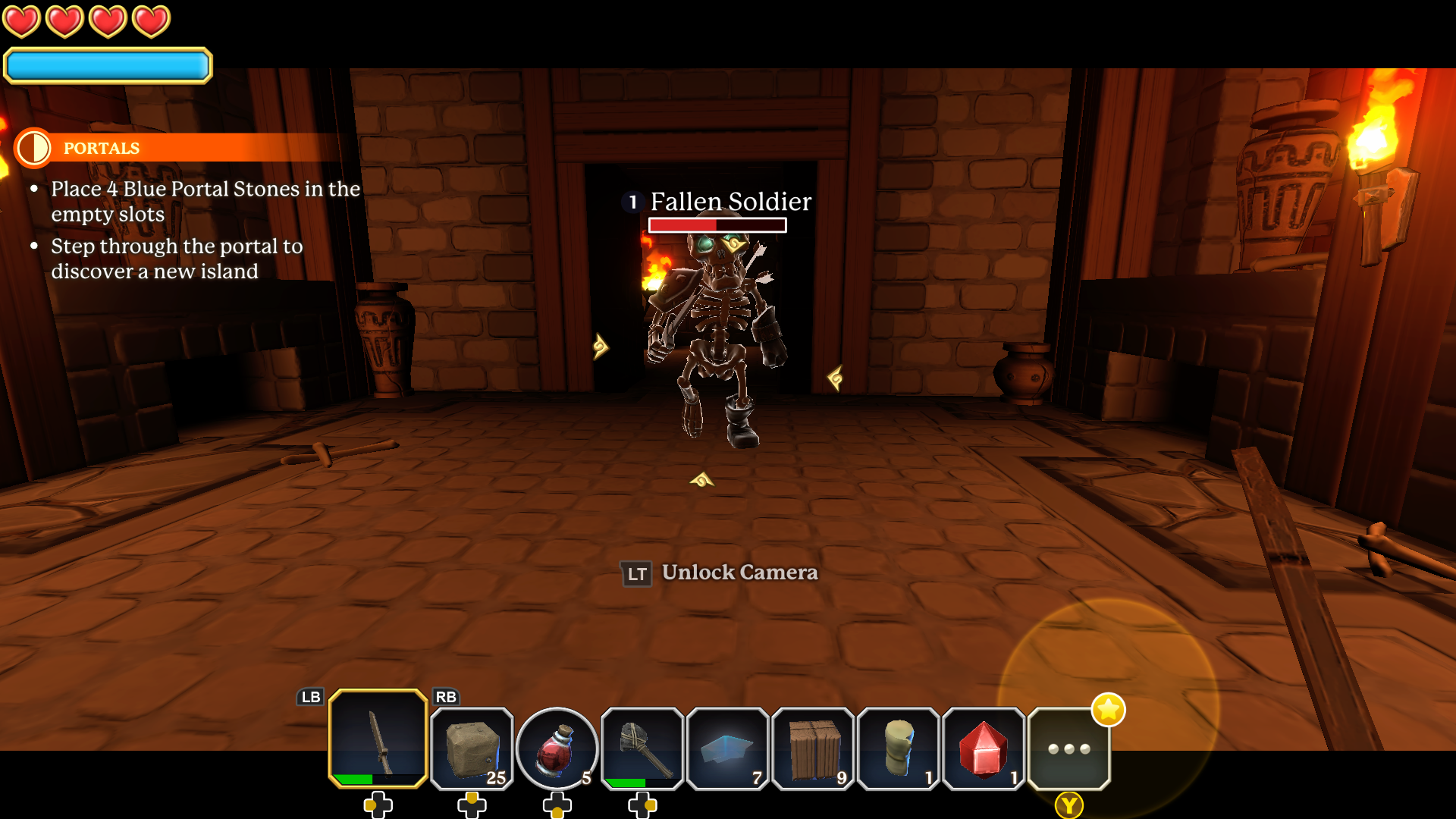The width and height of the screenshot is (1456, 819).
Task: Pick the red gem slot
Action: [x=984, y=748]
